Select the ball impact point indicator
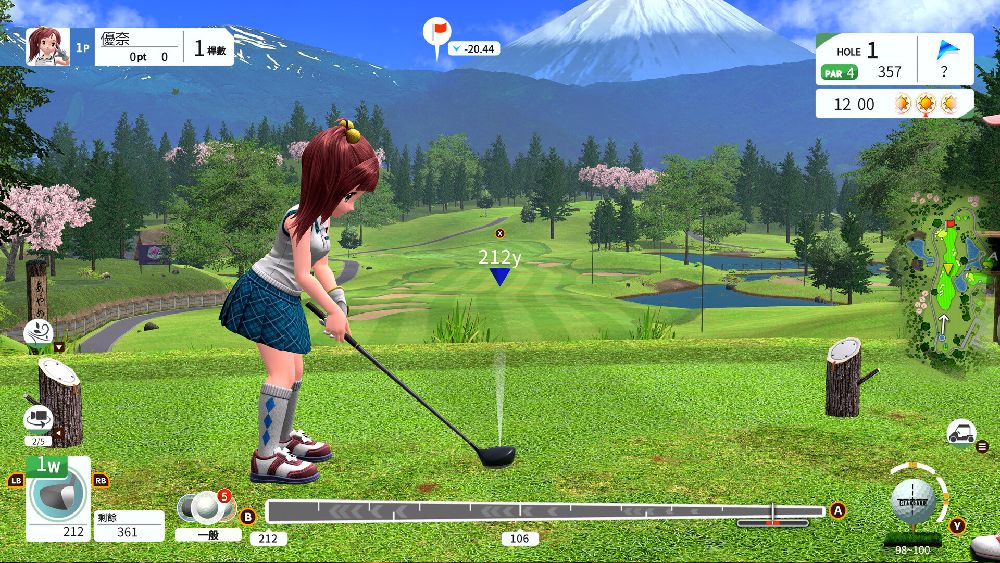 (x=914, y=499)
